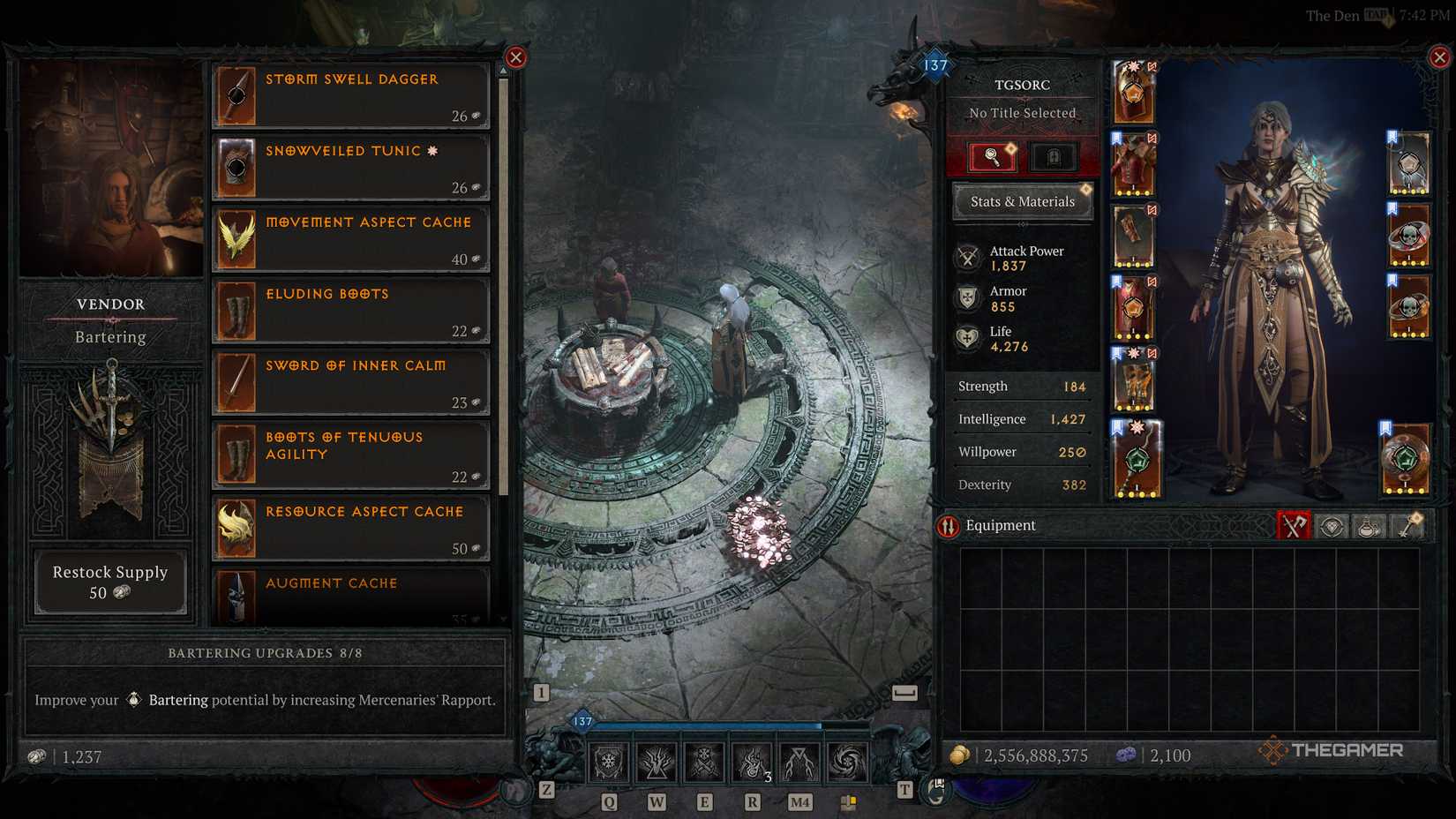This screenshot has height=819, width=1456.
Task: Select the consumables flask filter icon
Action: pos(1370,526)
